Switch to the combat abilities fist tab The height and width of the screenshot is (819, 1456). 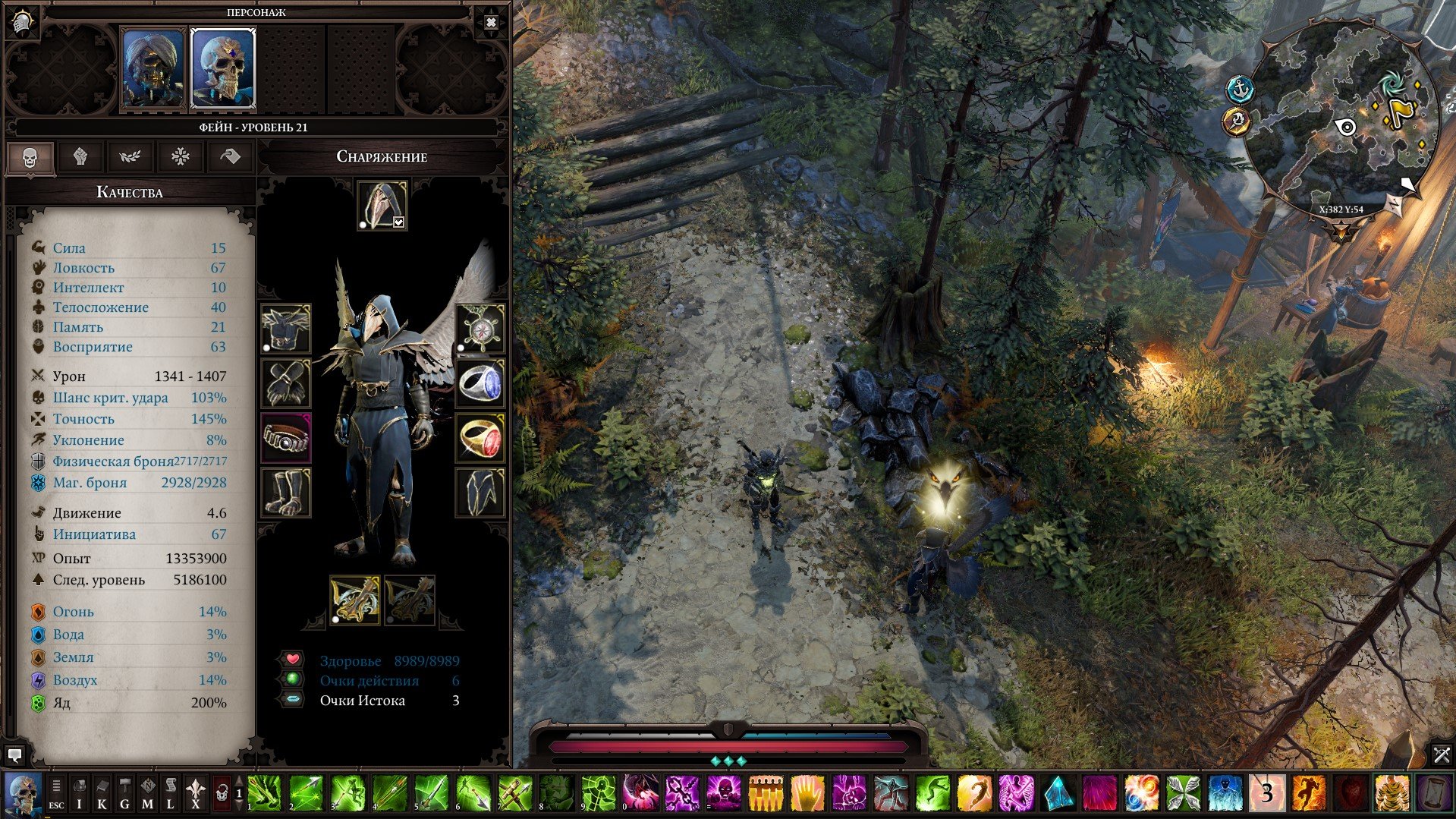click(81, 157)
